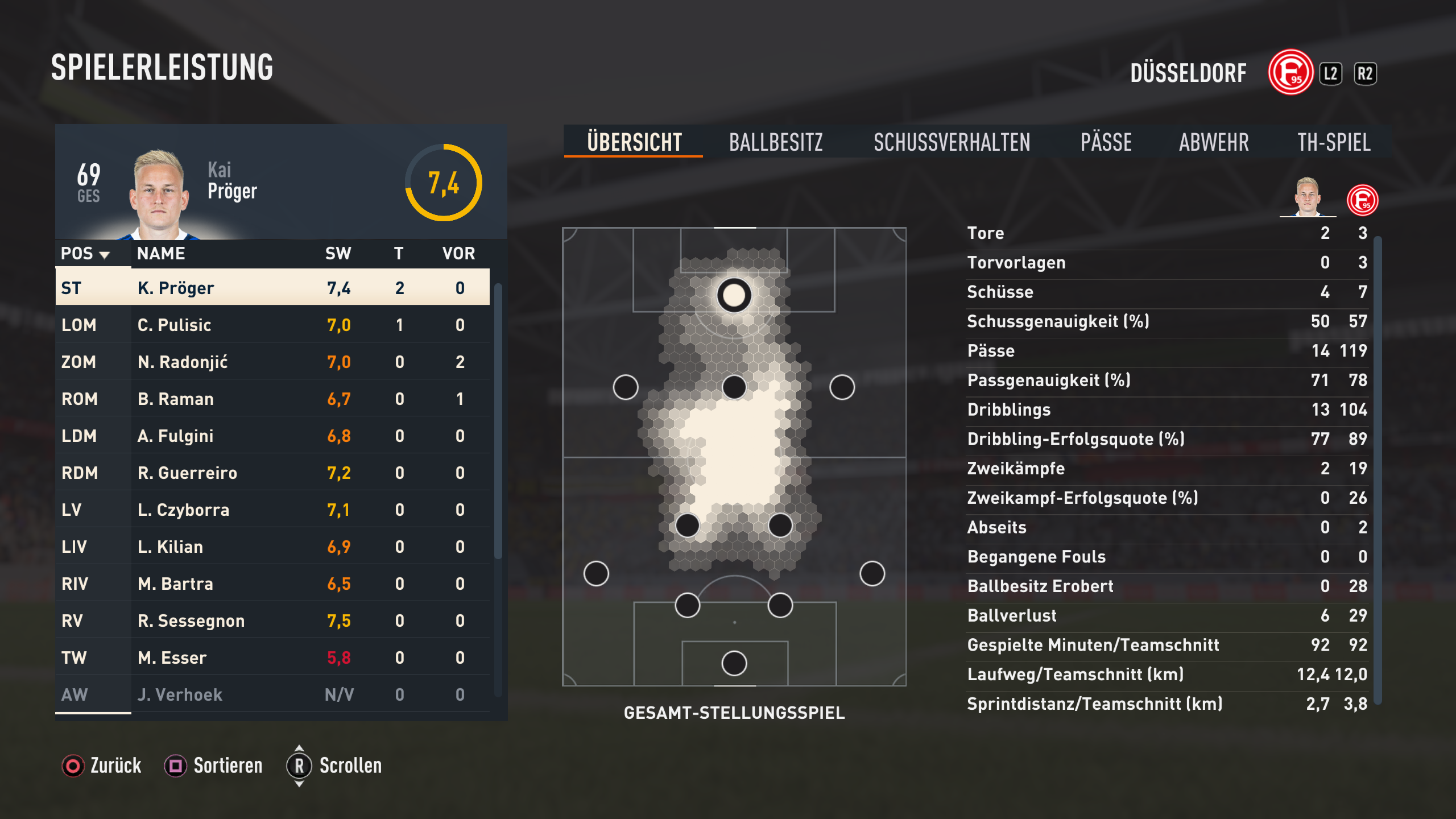
Task: Choose N. Radonjić row
Action: (x=272, y=362)
